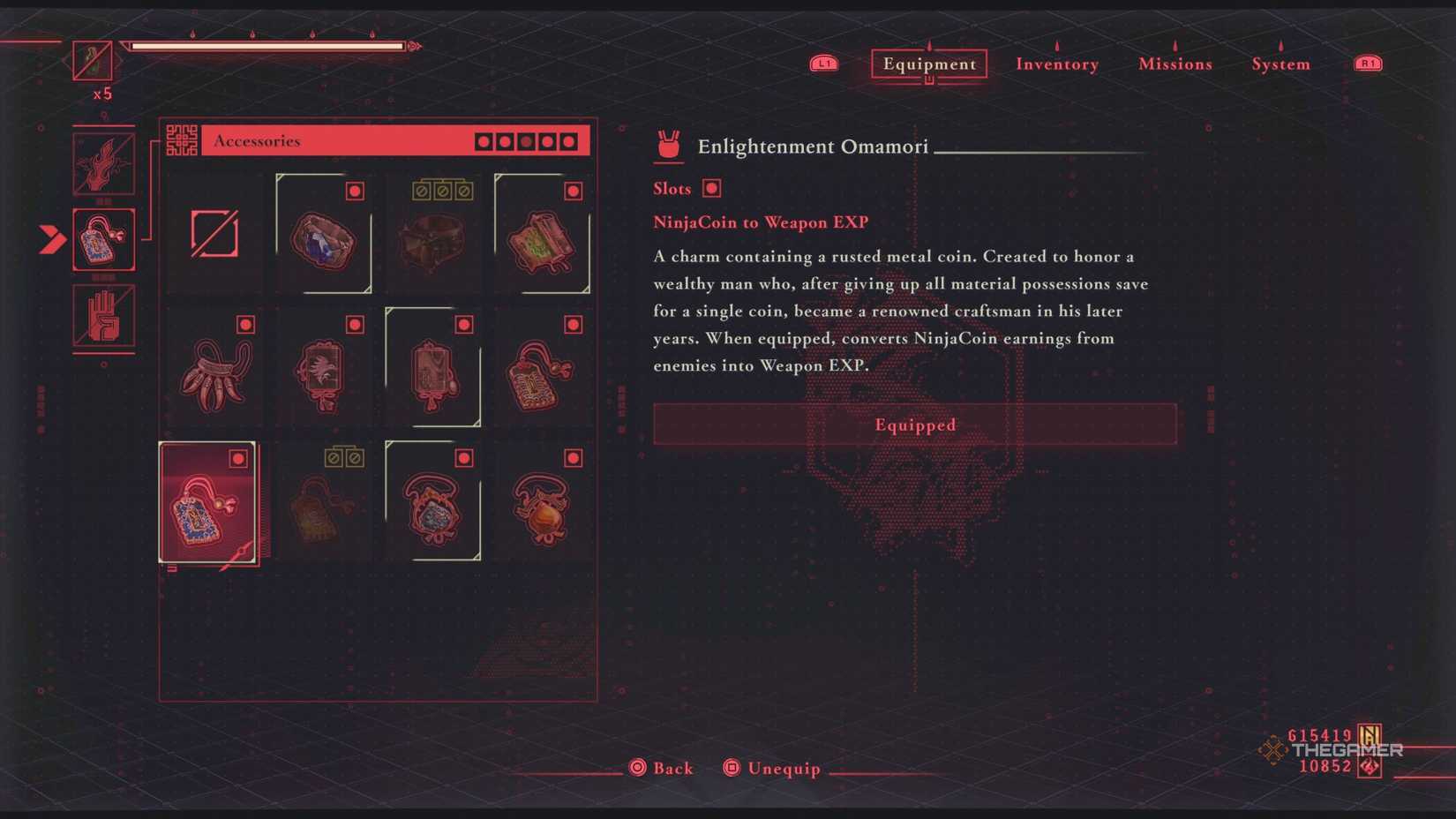This screenshot has height=819, width=1456.
Task: Open the System menu
Action: (1280, 64)
